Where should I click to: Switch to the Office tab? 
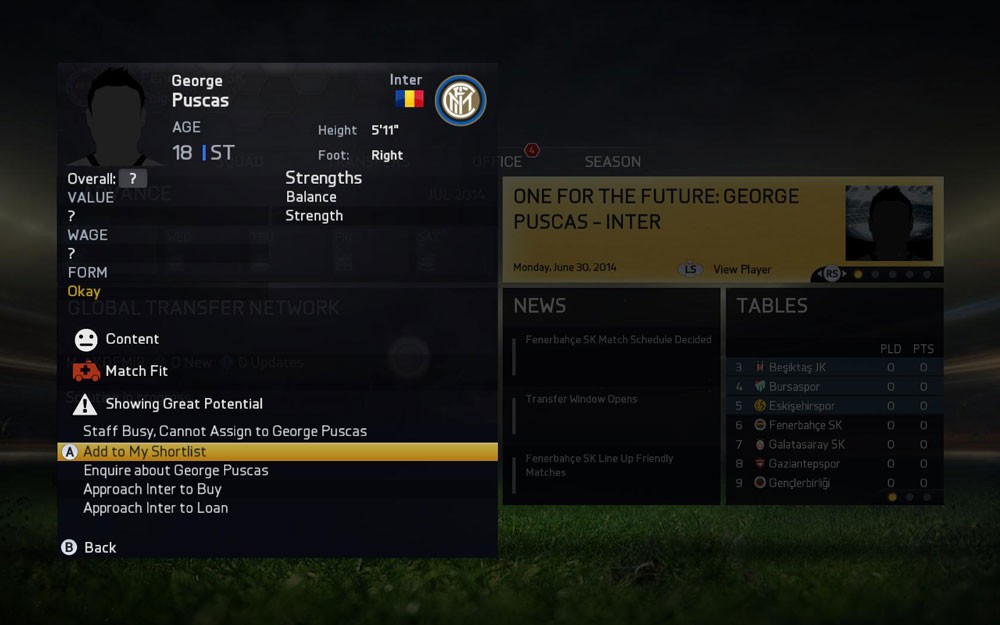click(x=498, y=162)
